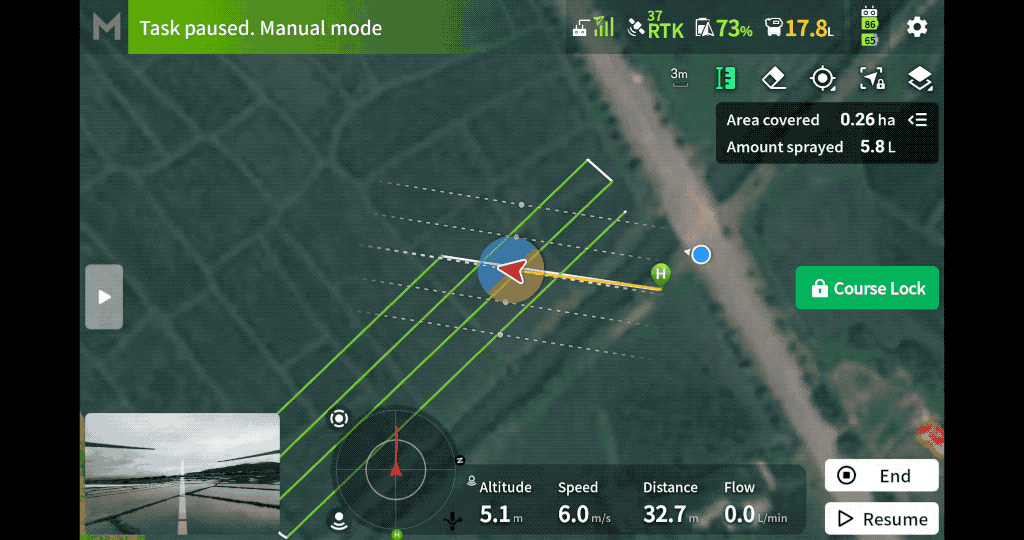Tap the RTK satellite status icon
Screen dimensions: 1024x540
[655, 27]
